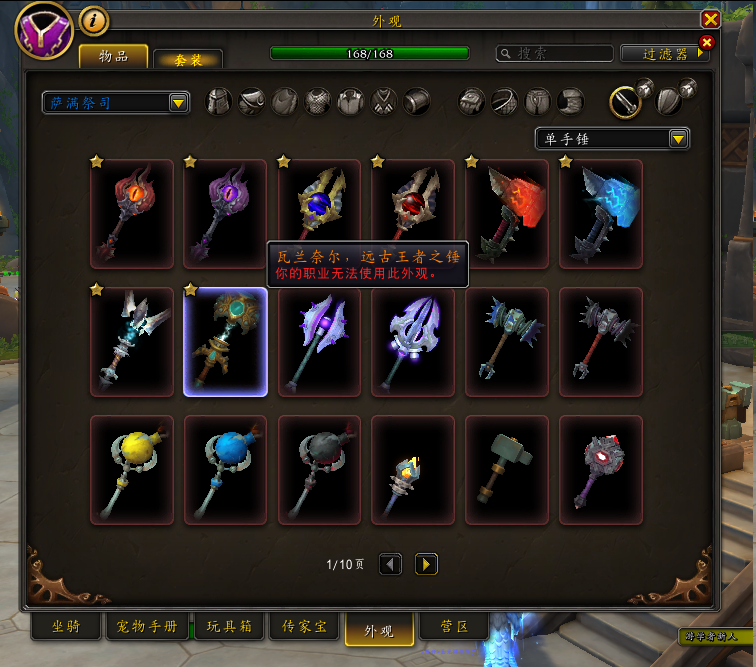The image size is (756, 667).
Task: Select the yellow orb mace appearance
Action: [132, 469]
